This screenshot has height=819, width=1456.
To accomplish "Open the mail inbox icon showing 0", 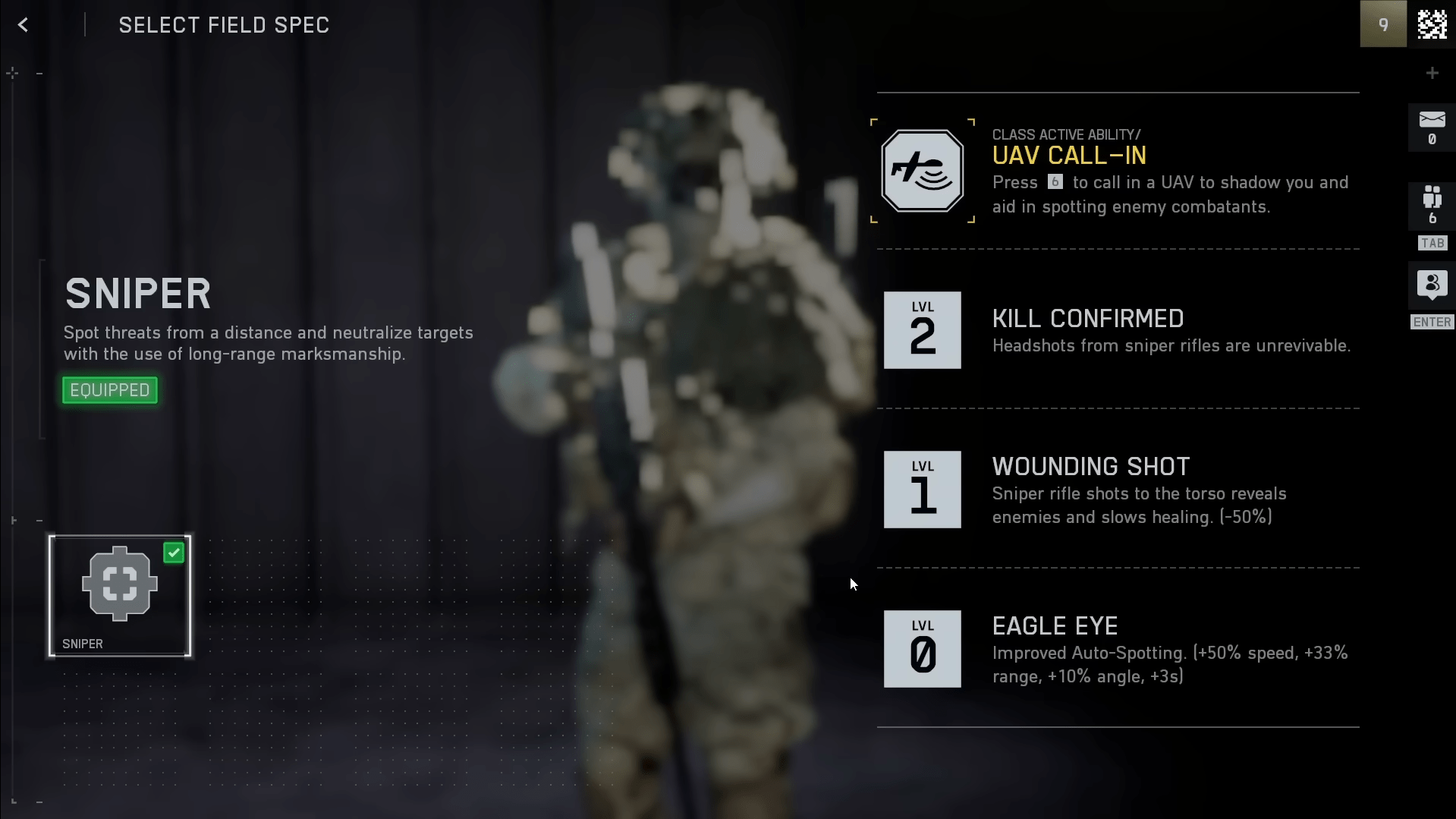I will tap(1431, 125).
